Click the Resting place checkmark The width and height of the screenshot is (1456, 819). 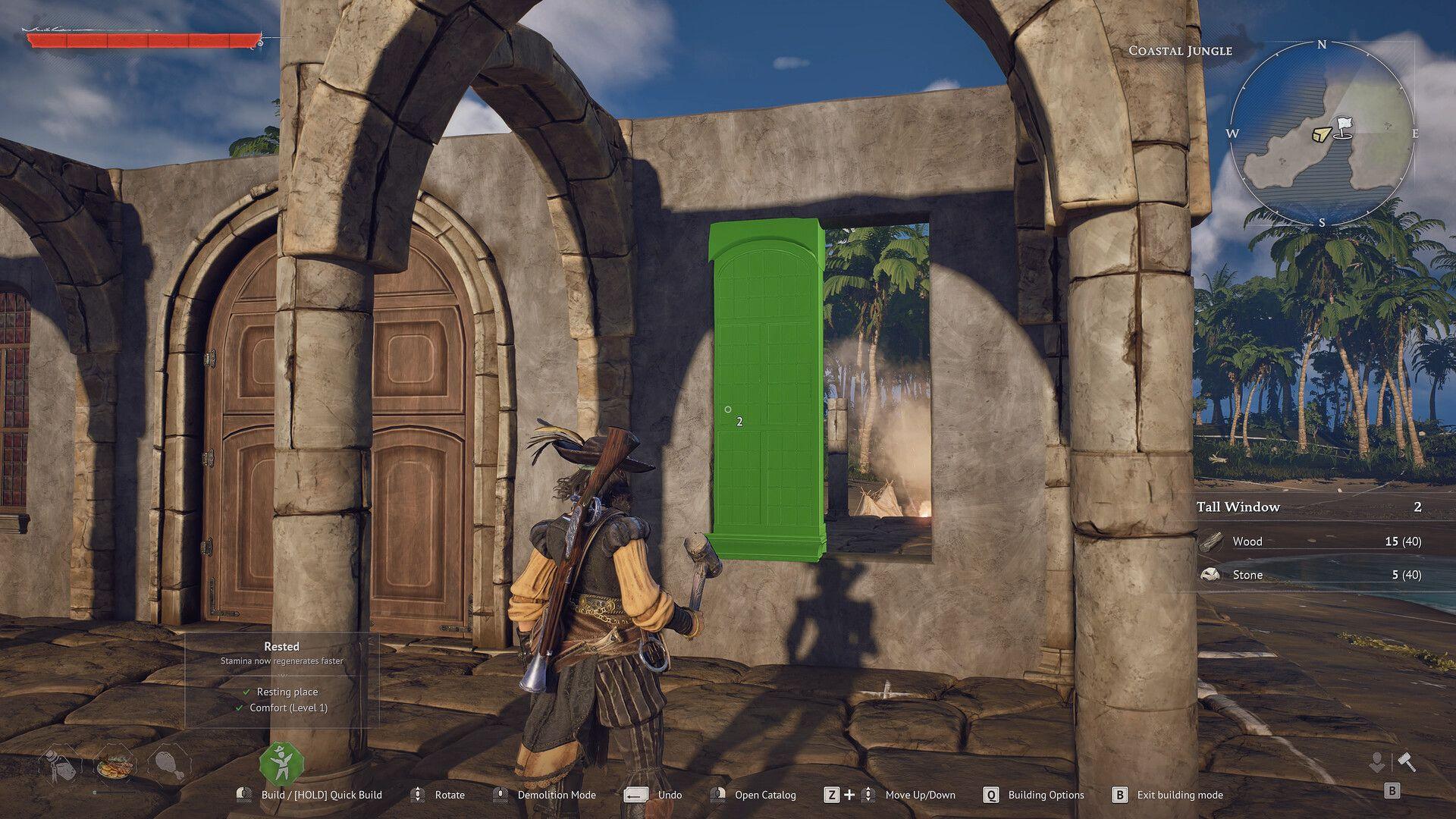(x=246, y=692)
